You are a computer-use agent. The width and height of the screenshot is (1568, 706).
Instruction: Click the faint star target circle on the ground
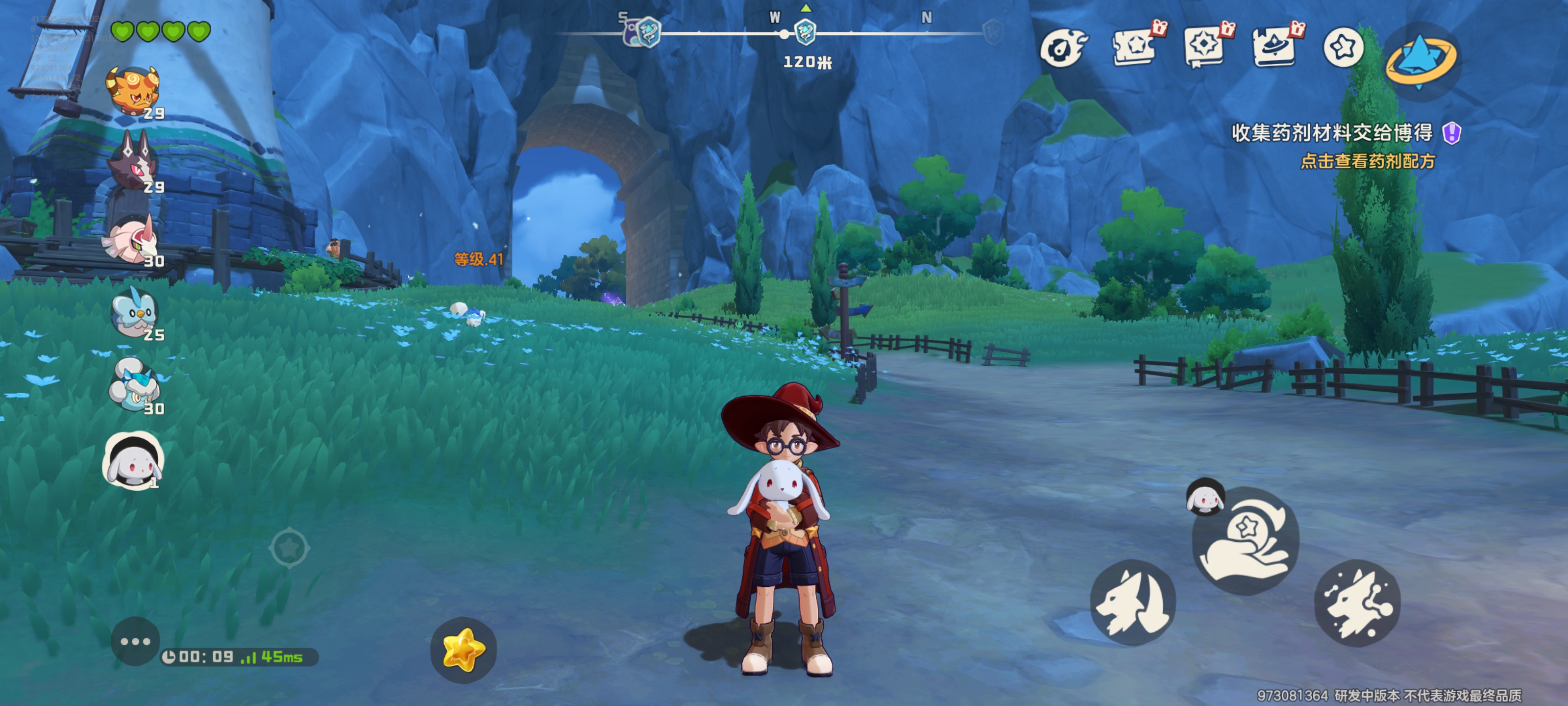[x=289, y=548]
